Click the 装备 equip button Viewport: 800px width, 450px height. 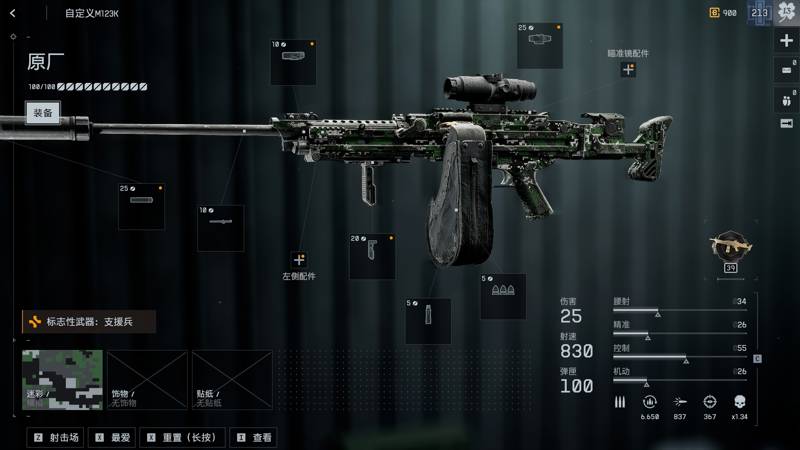42,113
